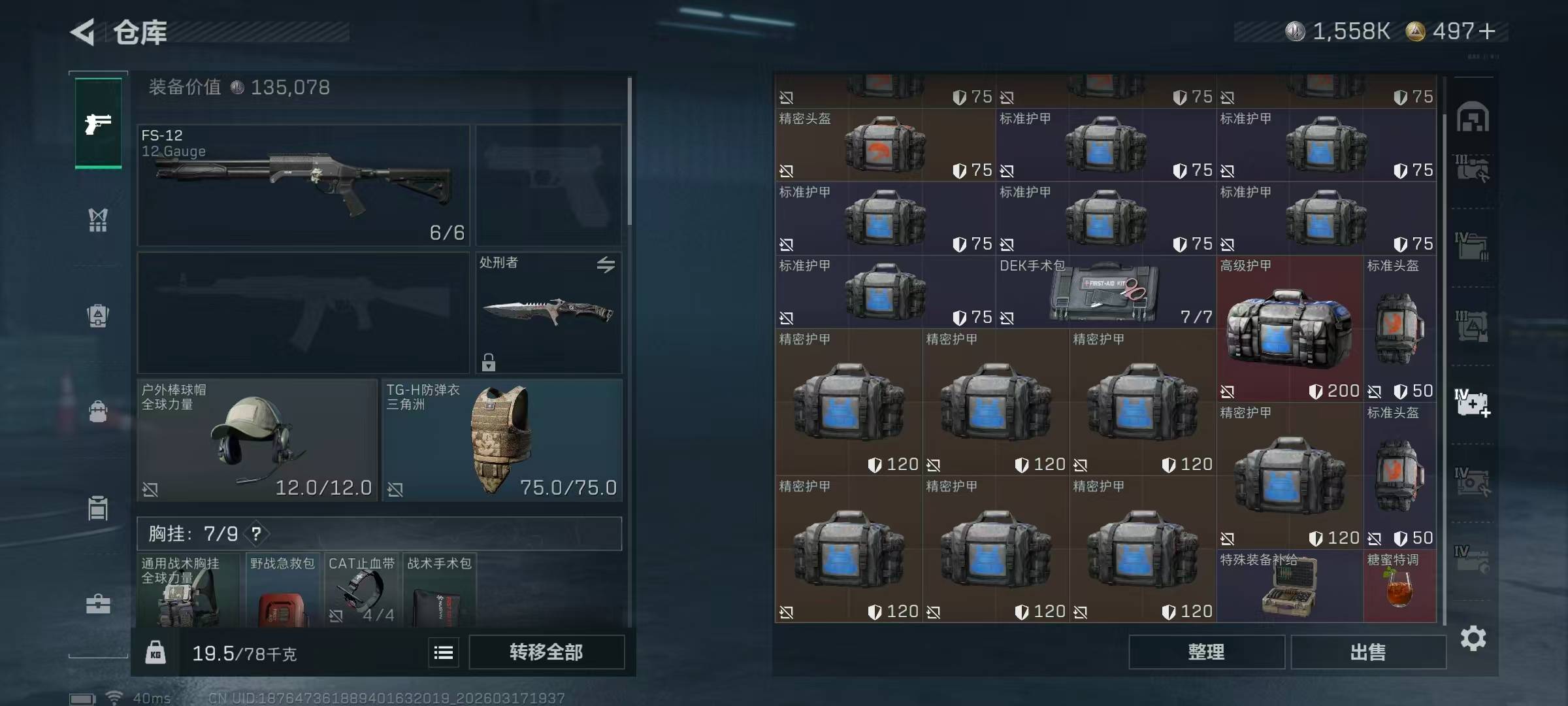Choose the 糖蜜特调 drink item
Image resolution: width=1568 pixels, height=706 pixels.
[1399, 586]
